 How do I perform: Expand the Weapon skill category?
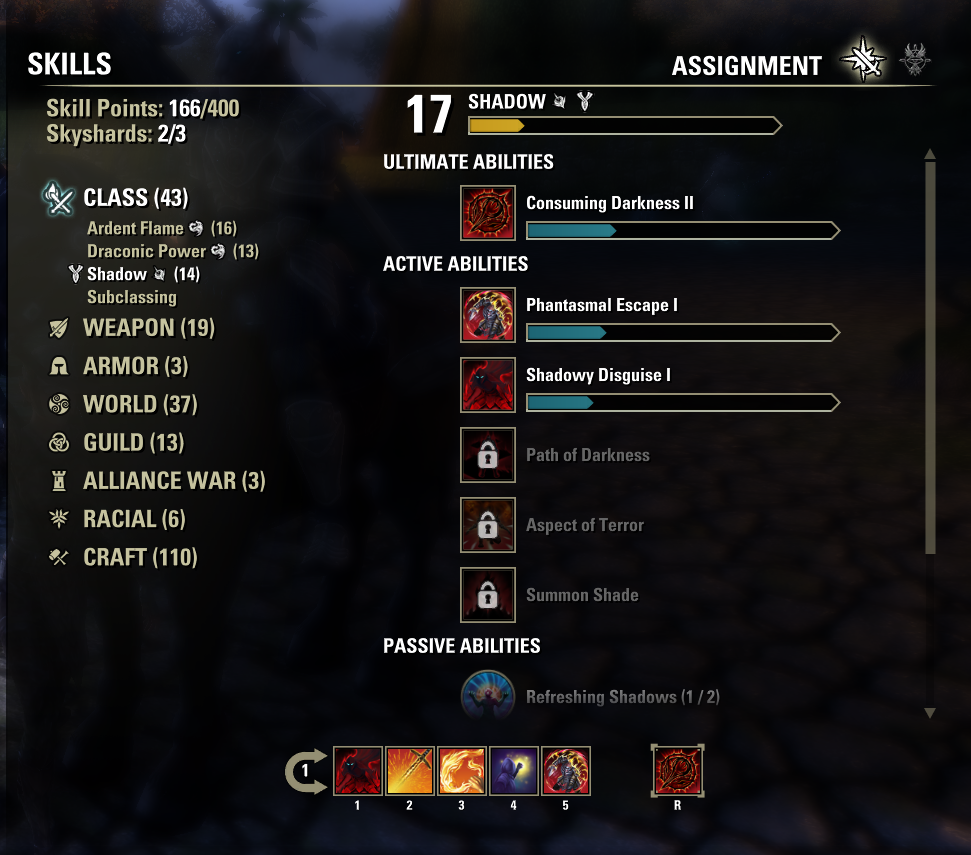coord(148,328)
